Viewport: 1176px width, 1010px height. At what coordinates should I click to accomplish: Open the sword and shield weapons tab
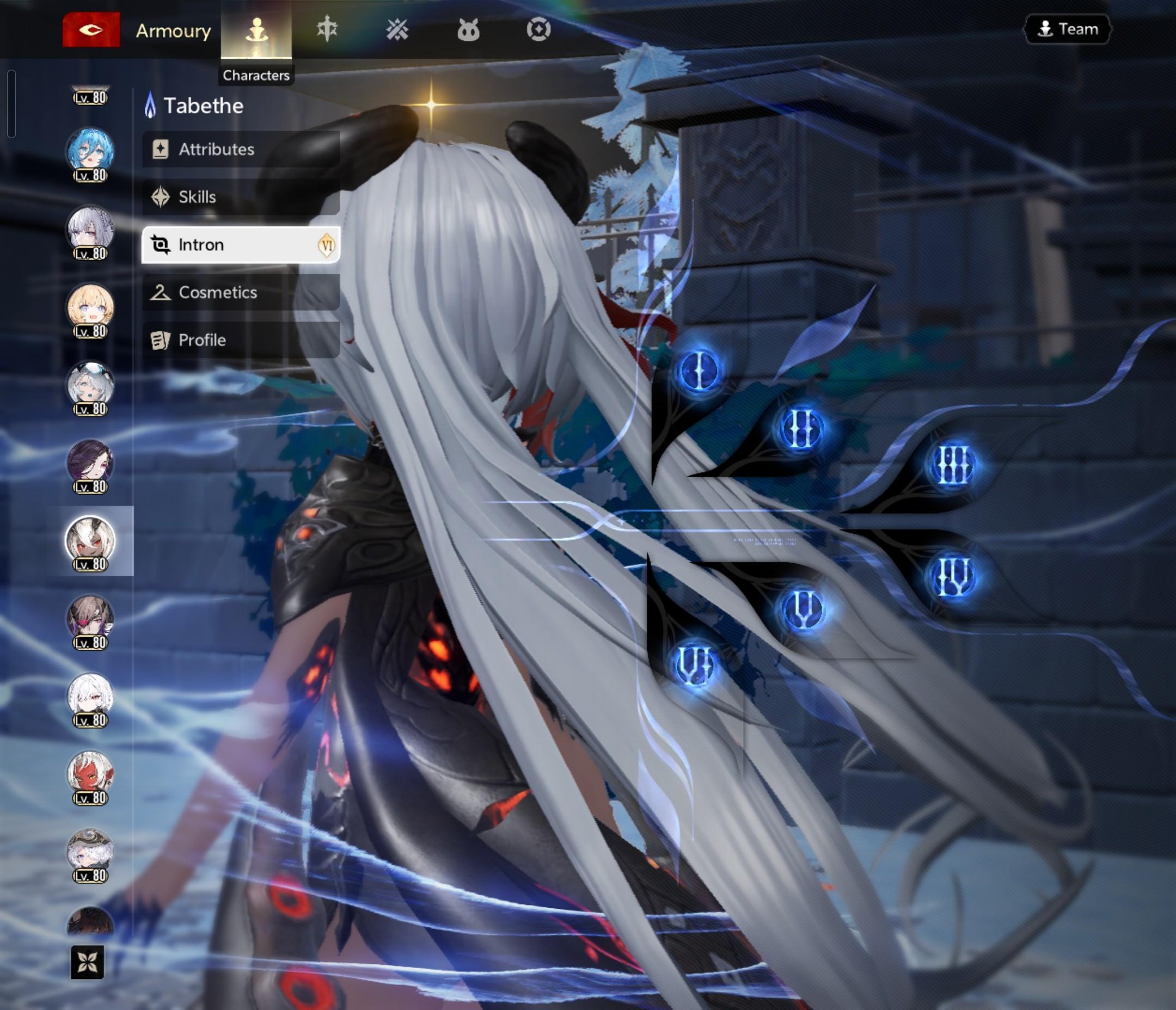(x=327, y=29)
